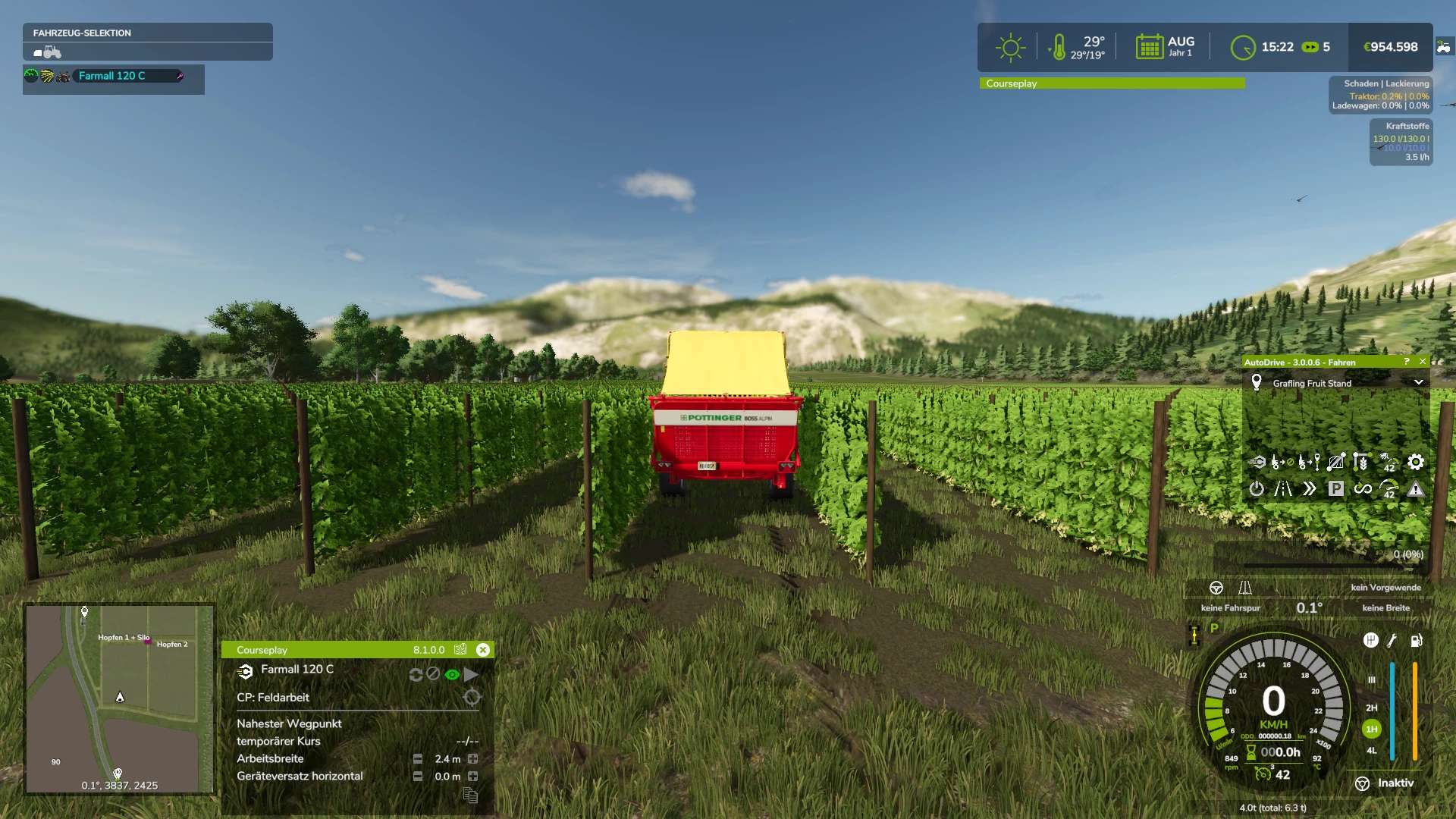Image resolution: width=1456 pixels, height=819 pixels.
Task: Open AutoDrive settings gear
Action: point(1416,462)
